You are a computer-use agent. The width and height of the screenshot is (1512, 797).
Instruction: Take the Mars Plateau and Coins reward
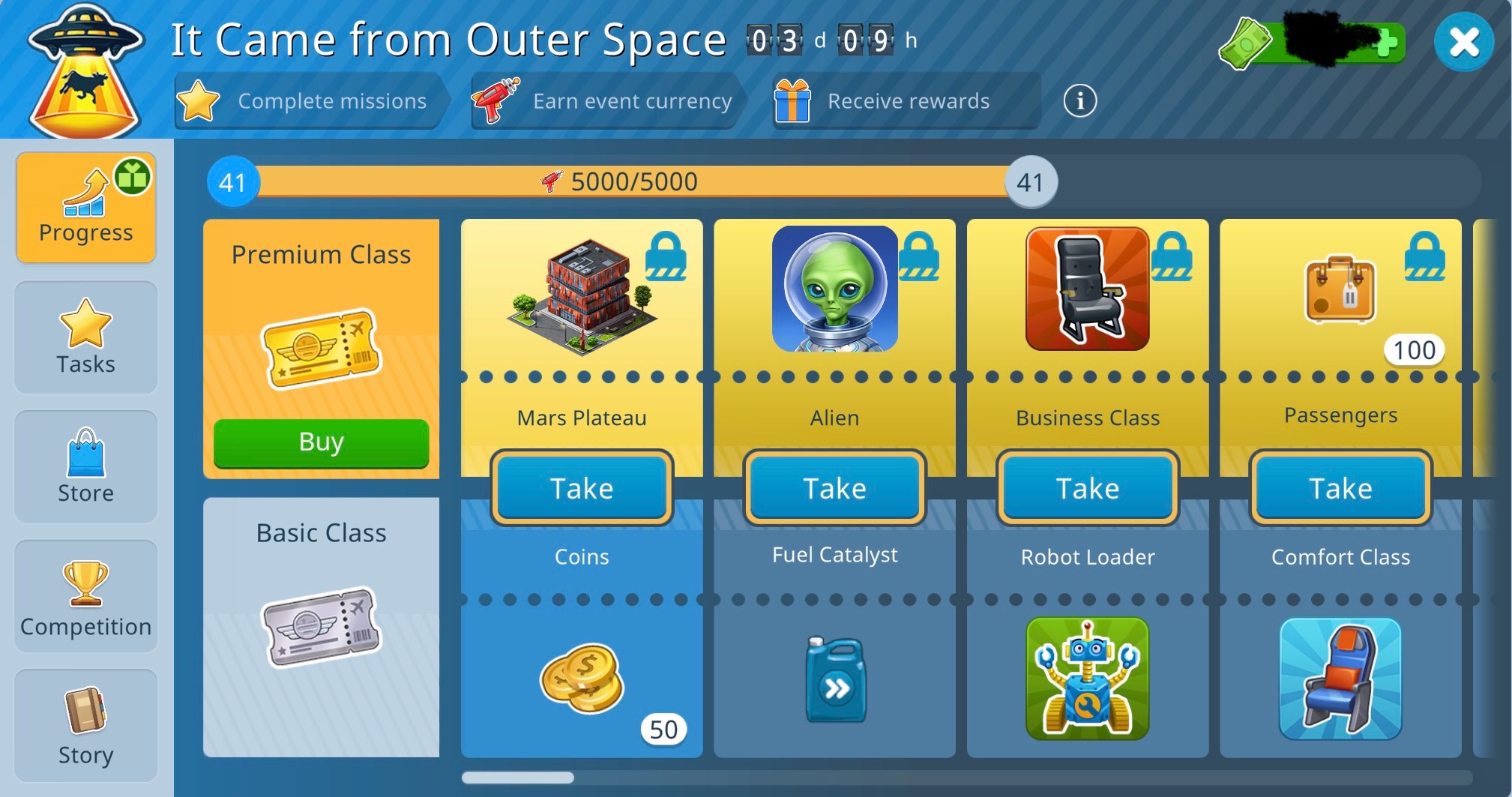pos(582,488)
